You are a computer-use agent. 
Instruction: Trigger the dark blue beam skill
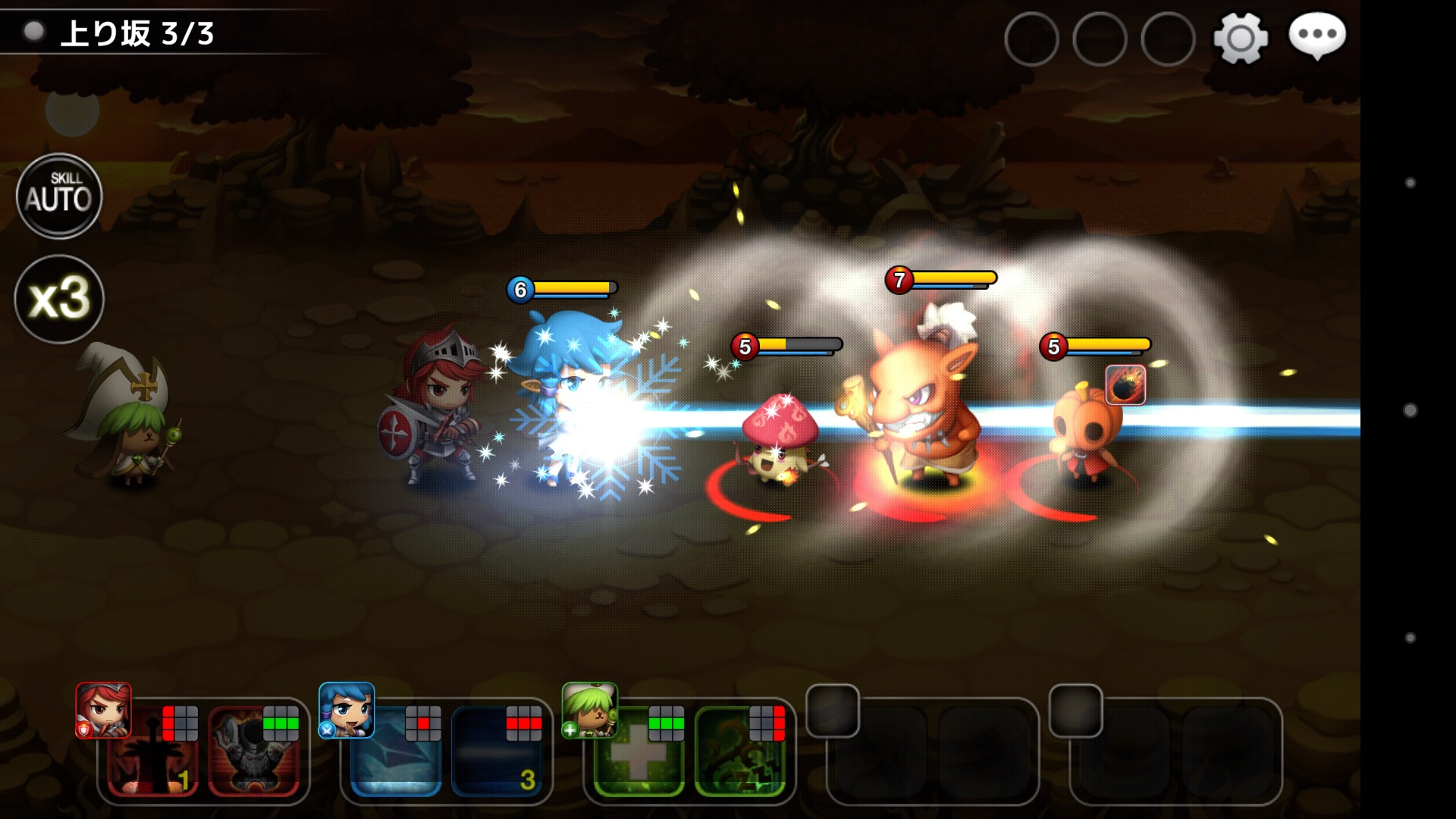click(497, 752)
